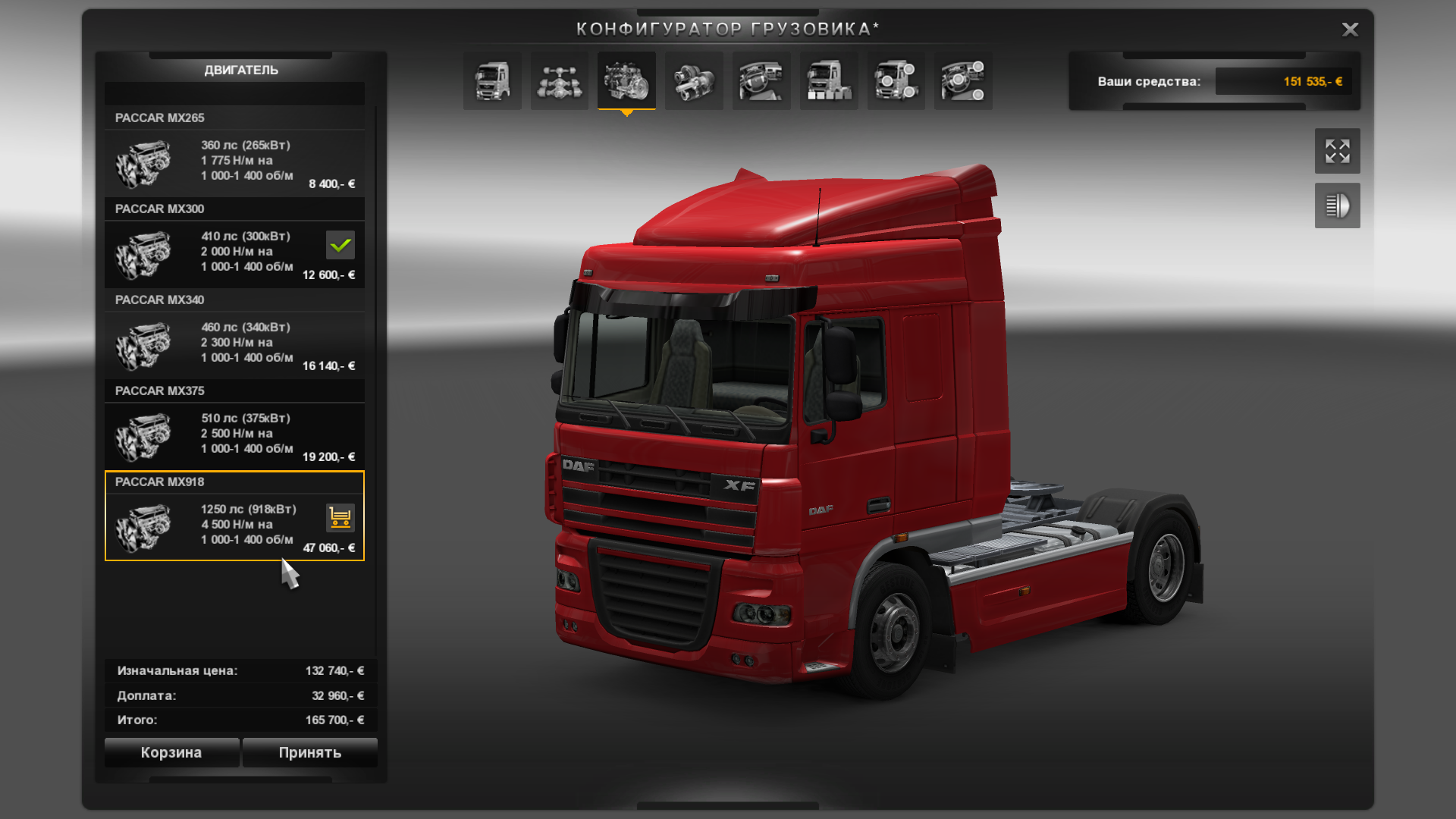1456x819 pixels.
Task: Switch to the currently highlighted engine tab
Action: (626, 81)
